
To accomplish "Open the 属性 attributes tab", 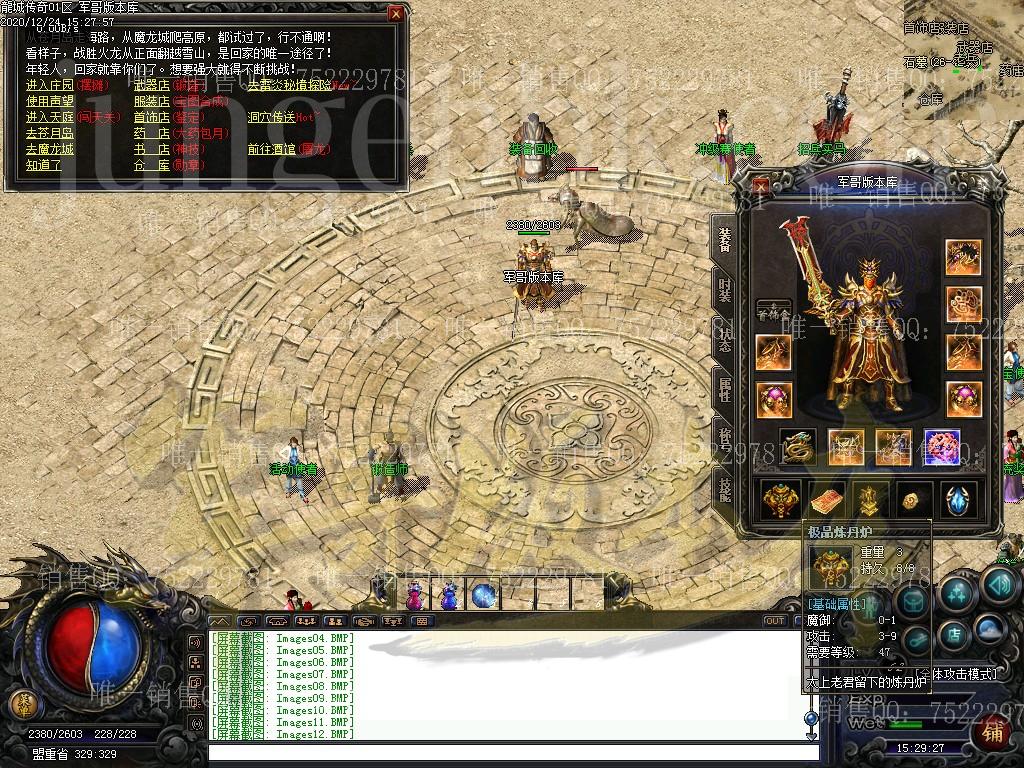I will pos(724,387).
